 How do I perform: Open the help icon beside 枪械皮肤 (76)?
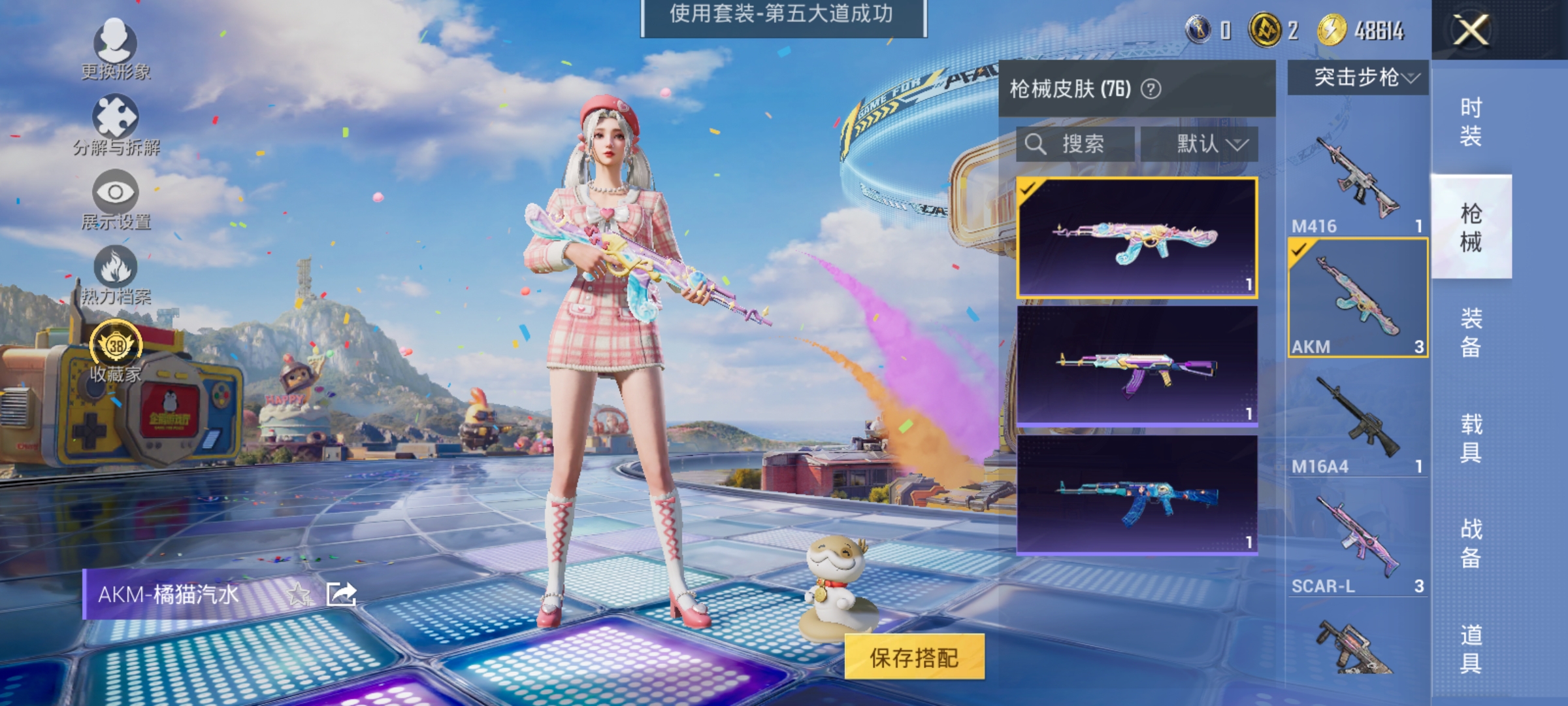point(1150,88)
